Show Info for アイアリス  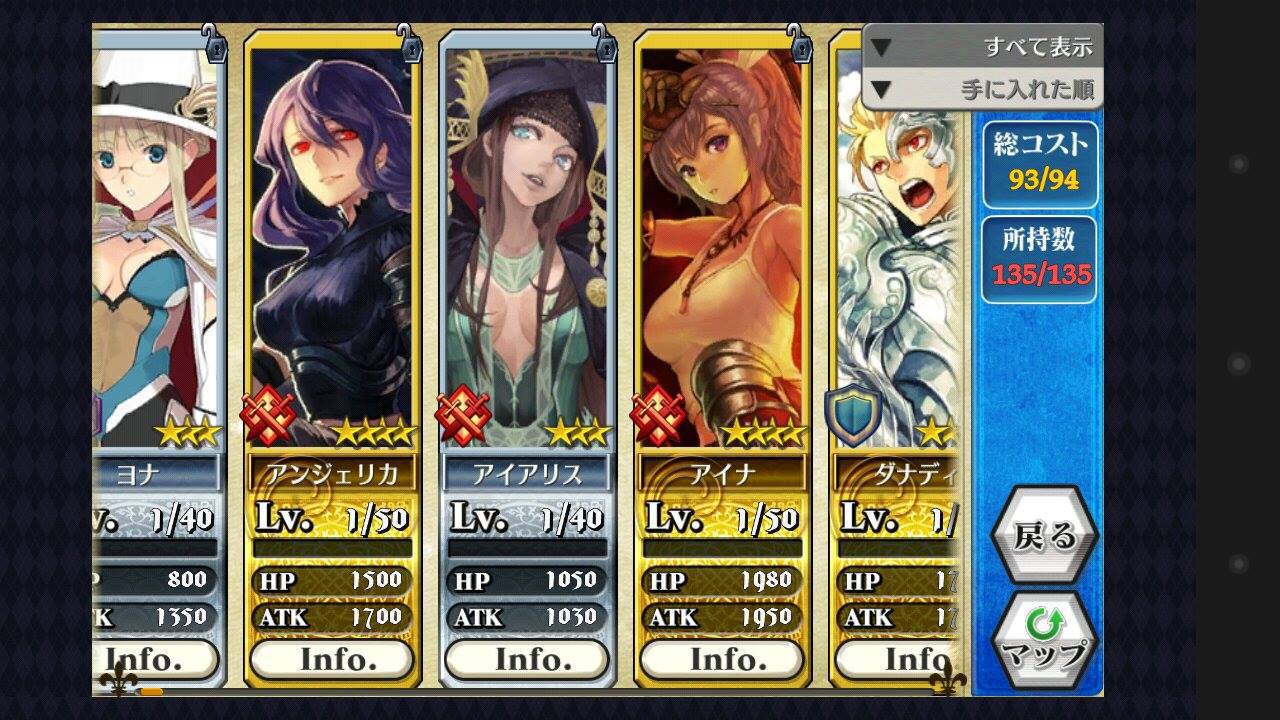coord(527,659)
